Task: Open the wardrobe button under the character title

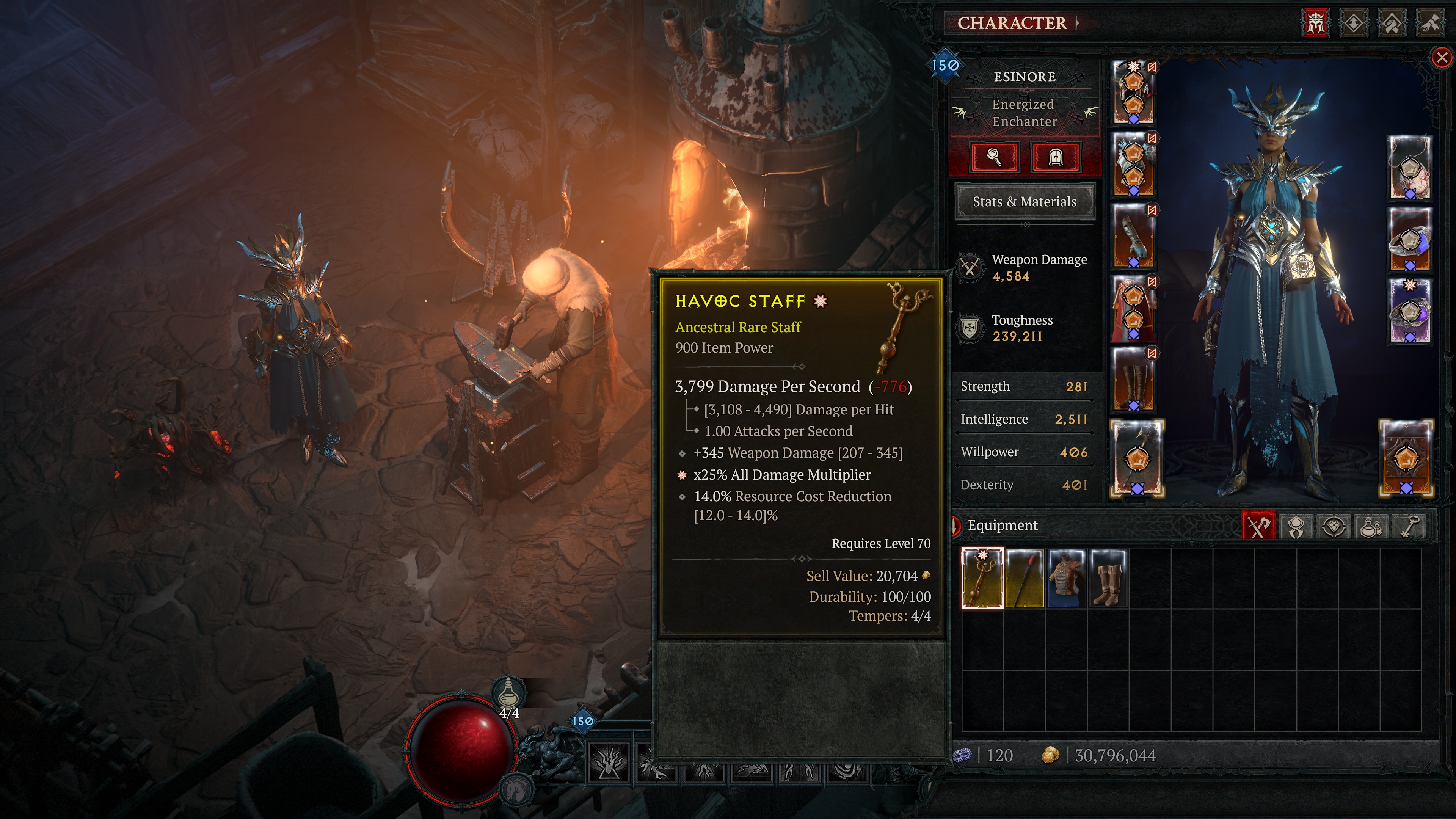Action: [x=1055, y=157]
